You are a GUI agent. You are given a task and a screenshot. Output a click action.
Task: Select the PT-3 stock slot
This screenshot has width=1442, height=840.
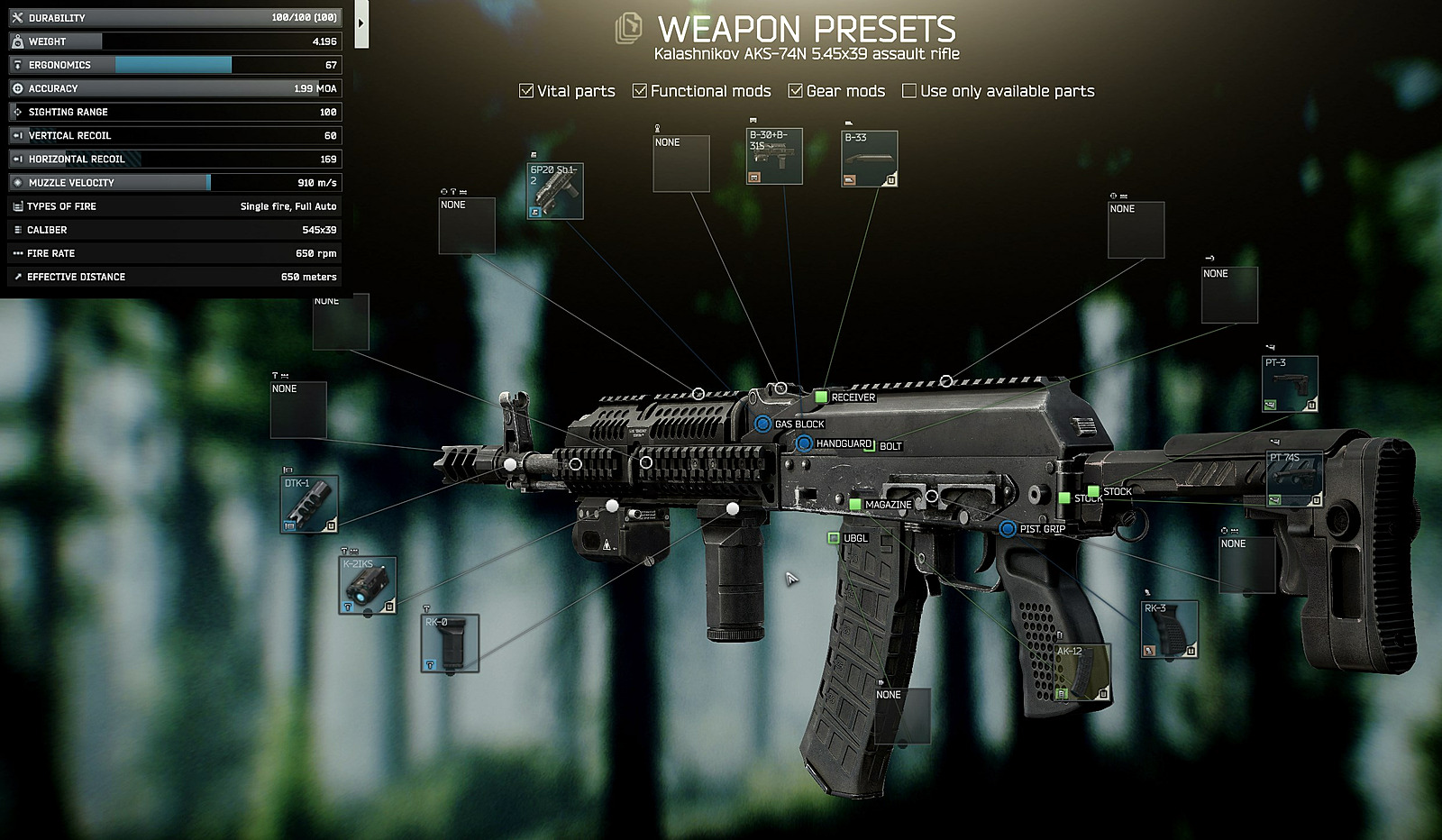(x=1290, y=384)
